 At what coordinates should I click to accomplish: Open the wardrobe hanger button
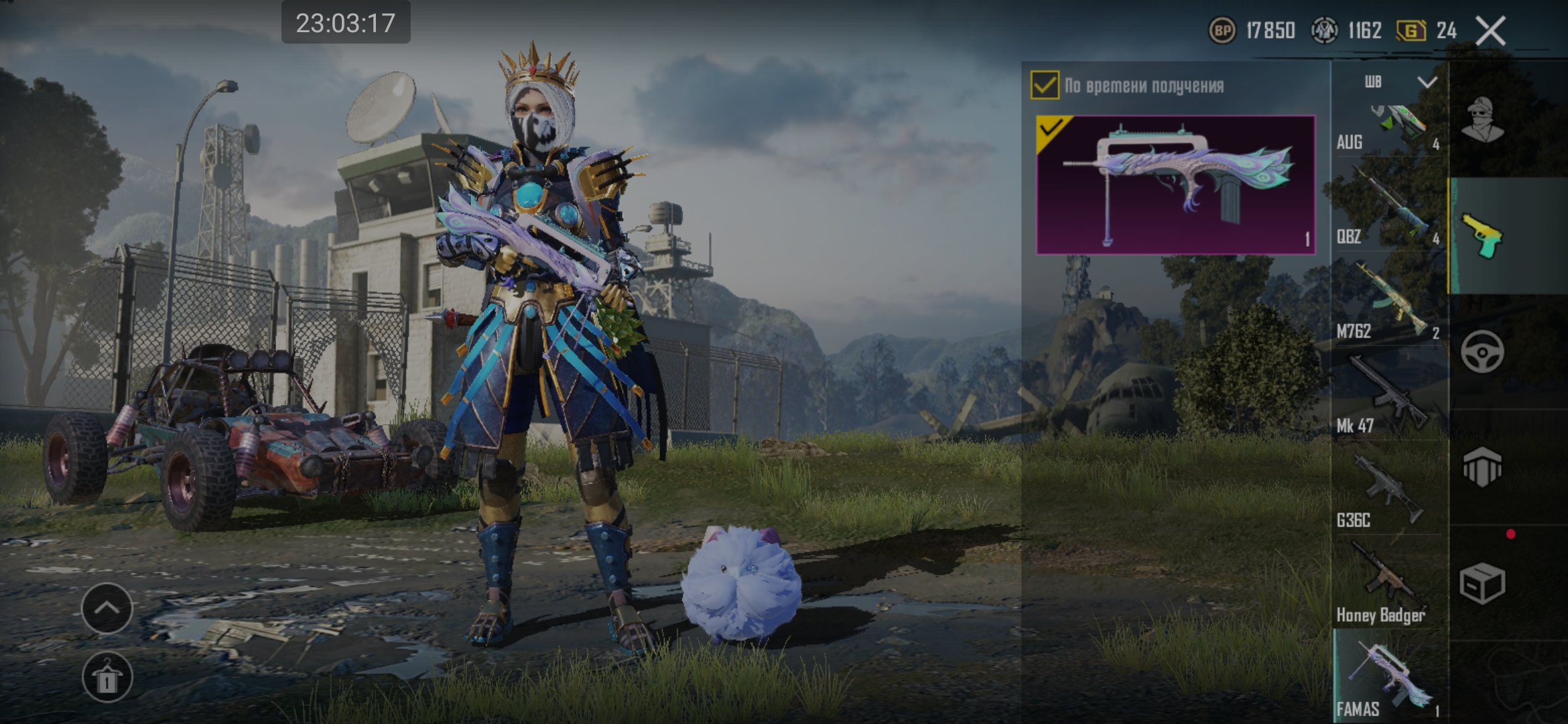pos(107,677)
